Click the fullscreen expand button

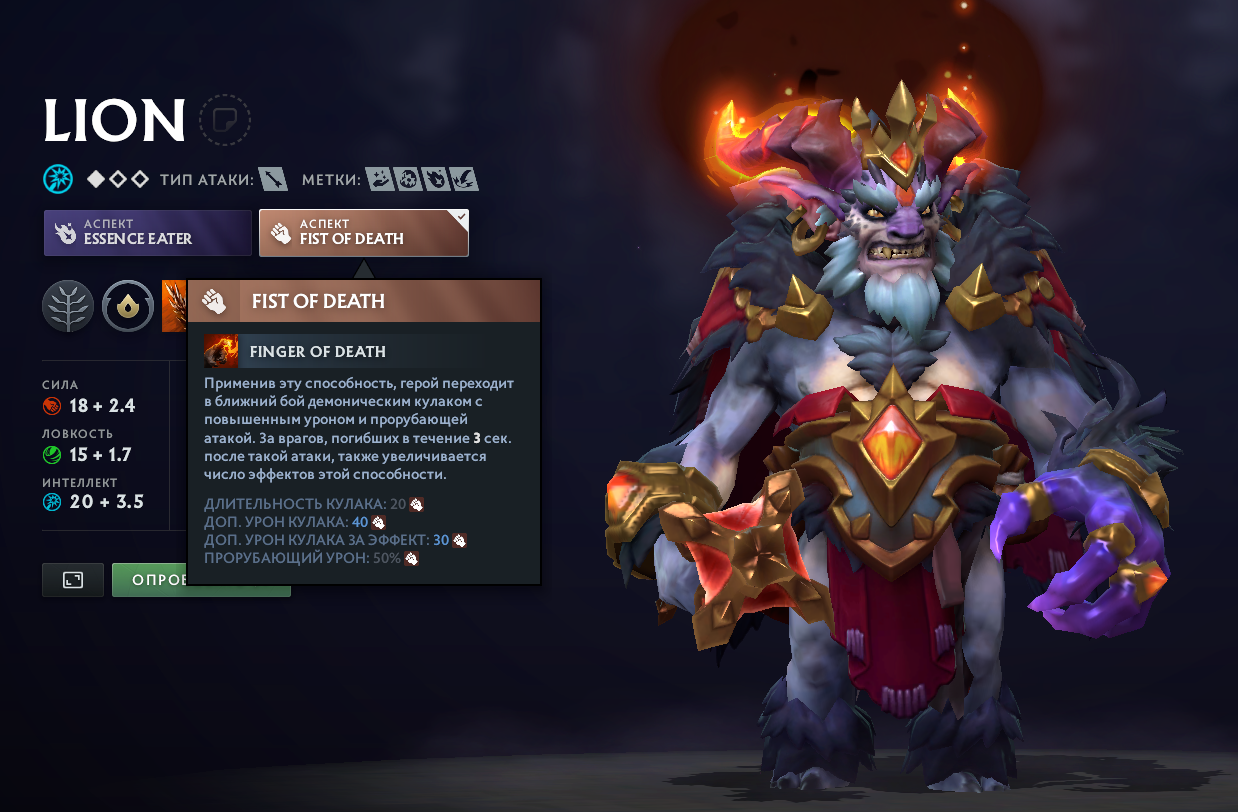73,580
